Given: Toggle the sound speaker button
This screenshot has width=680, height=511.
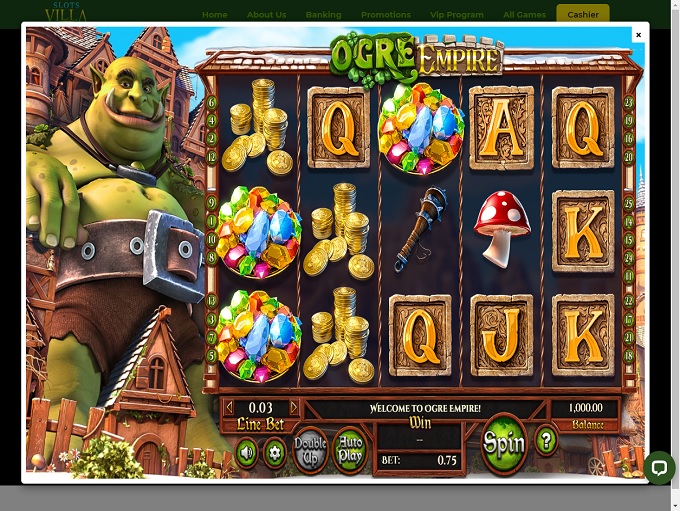Looking at the screenshot, I should click(246, 453).
